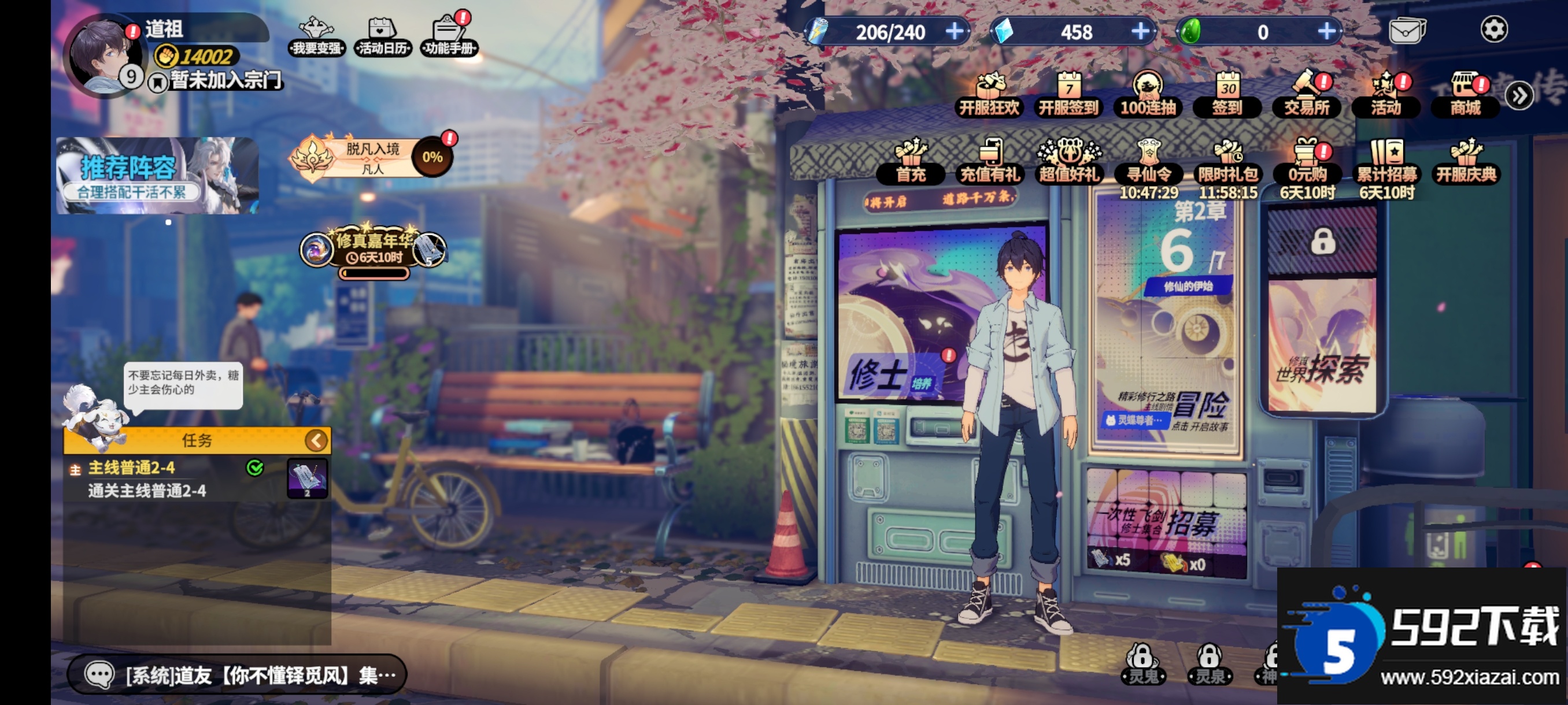
Task: Open the settings gear icon
Action: click(1493, 30)
